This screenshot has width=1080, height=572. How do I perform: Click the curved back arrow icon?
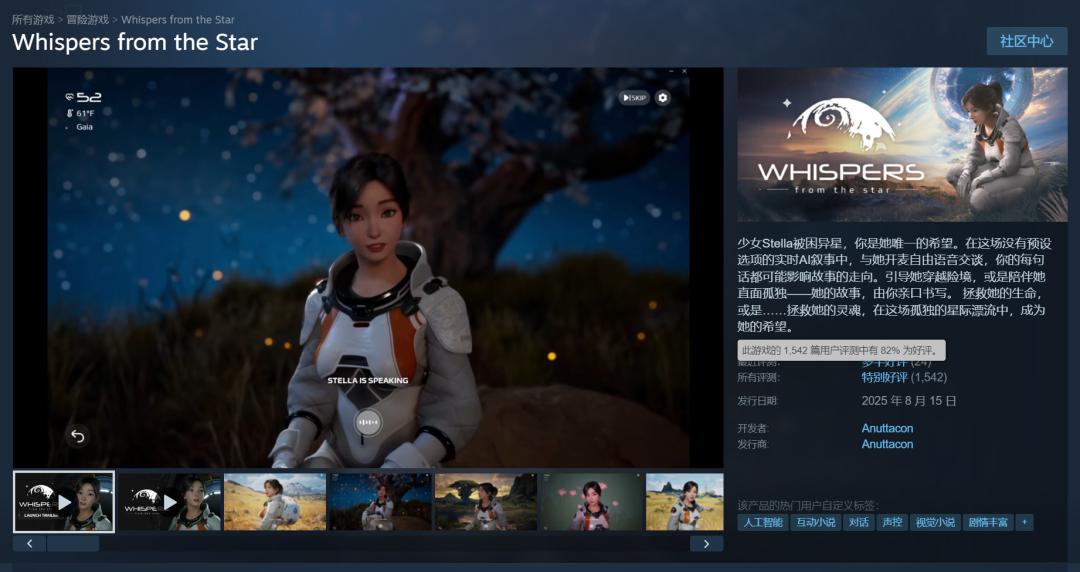[77, 435]
